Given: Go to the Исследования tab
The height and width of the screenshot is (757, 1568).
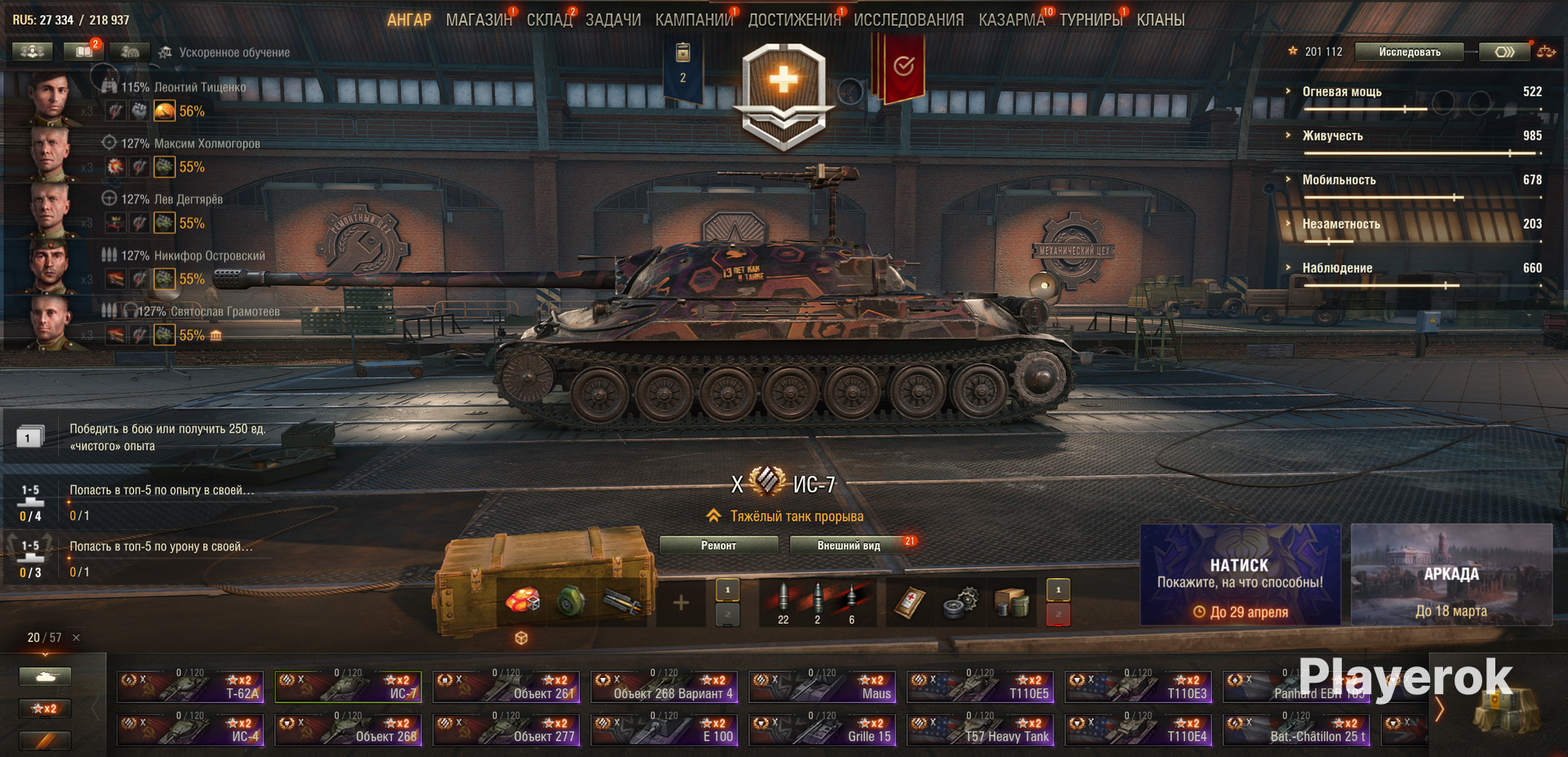Looking at the screenshot, I should coord(908,20).
